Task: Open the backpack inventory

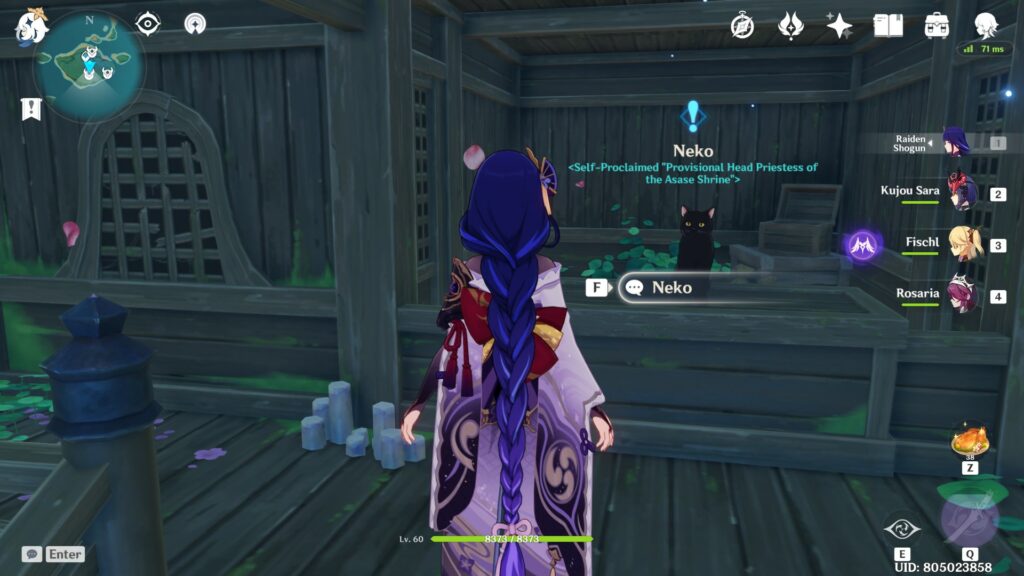Action: (x=937, y=26)
